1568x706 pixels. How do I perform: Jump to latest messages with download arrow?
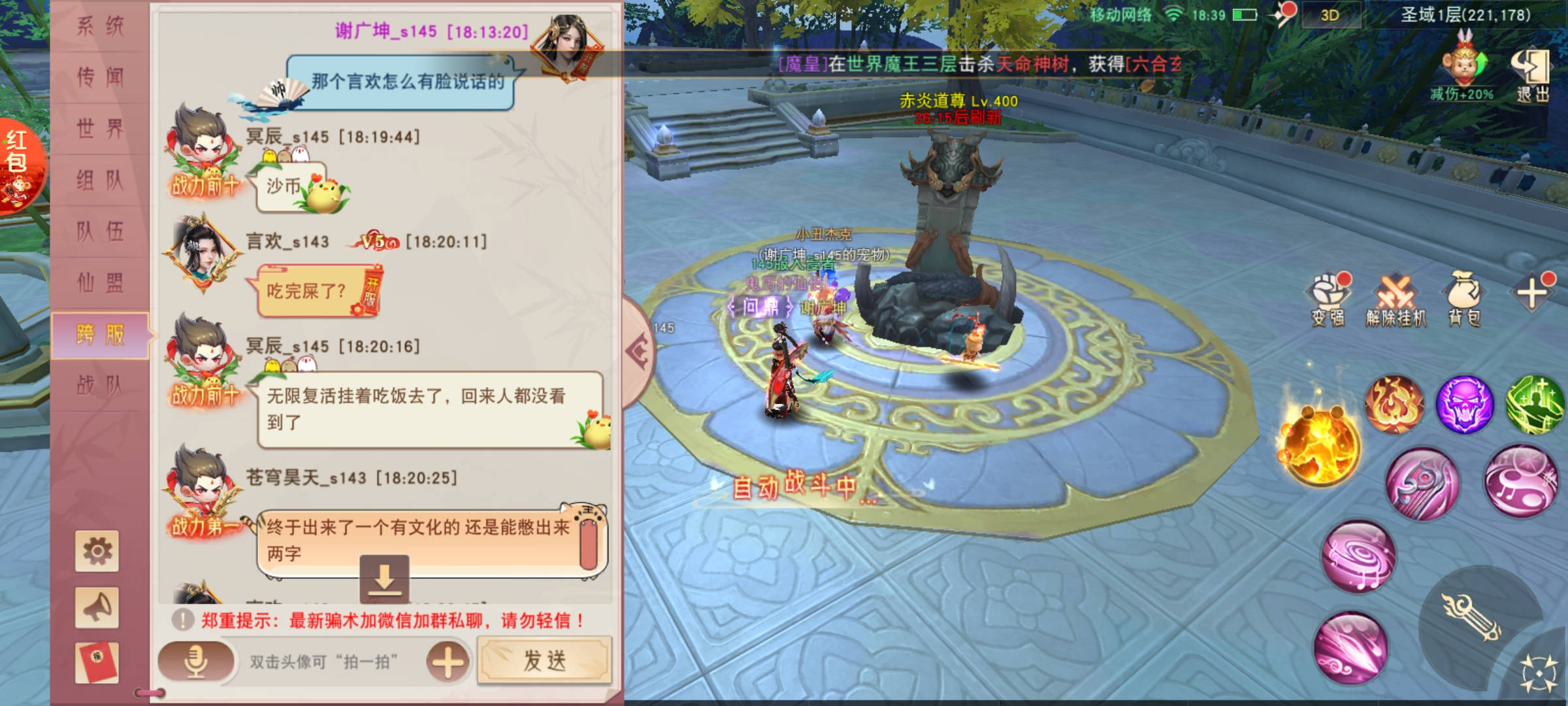click(x=384, y=579)
